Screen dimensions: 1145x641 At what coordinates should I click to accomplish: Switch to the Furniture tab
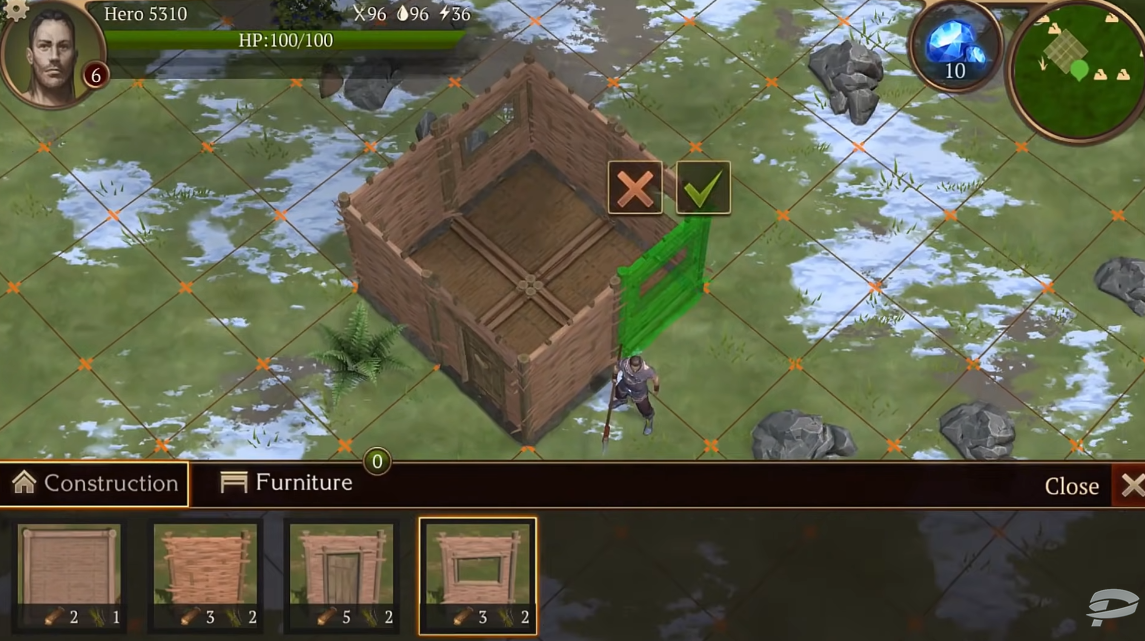tap(287, 483)
